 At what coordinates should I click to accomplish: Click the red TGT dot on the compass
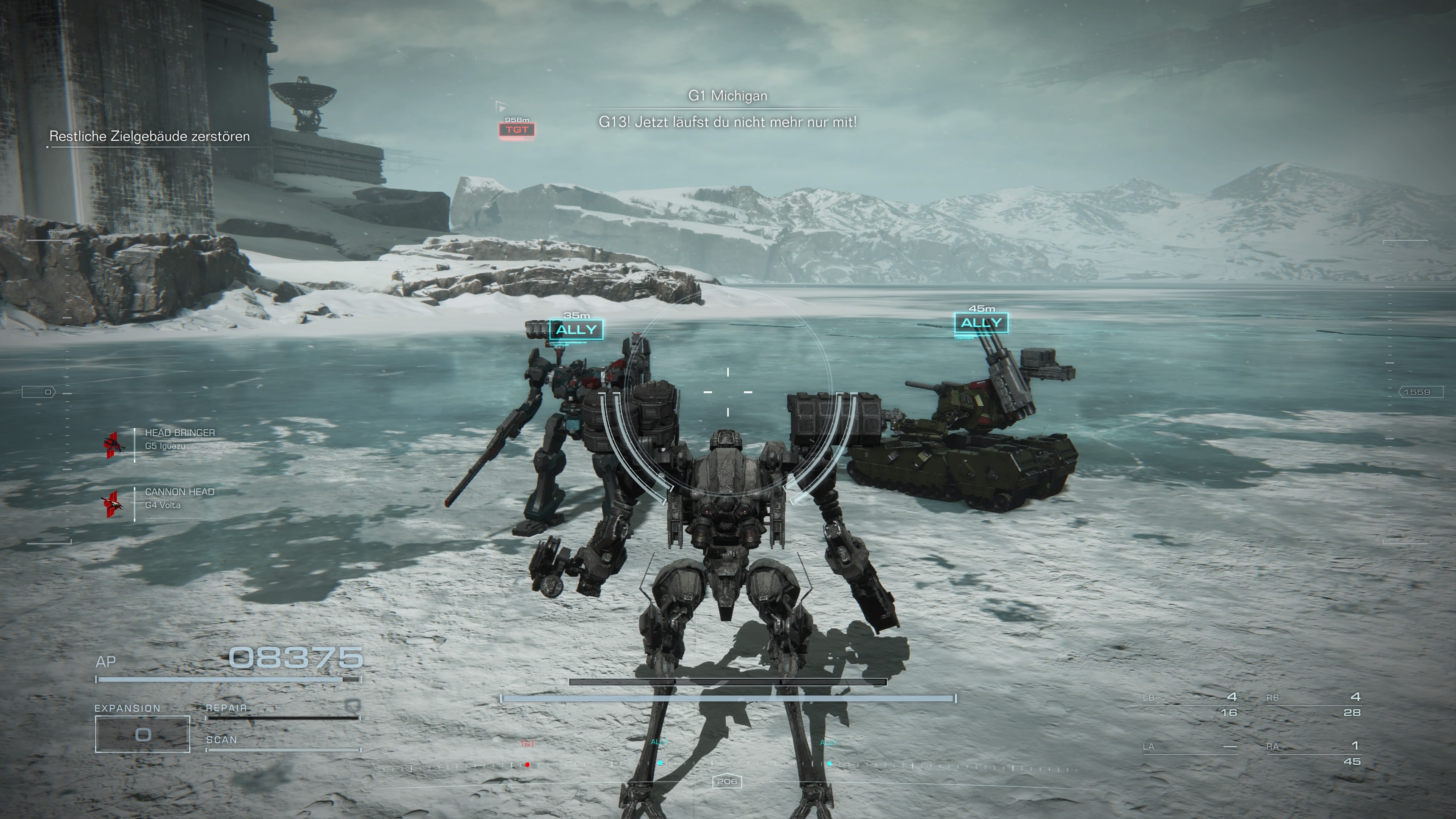click(527, 765)
